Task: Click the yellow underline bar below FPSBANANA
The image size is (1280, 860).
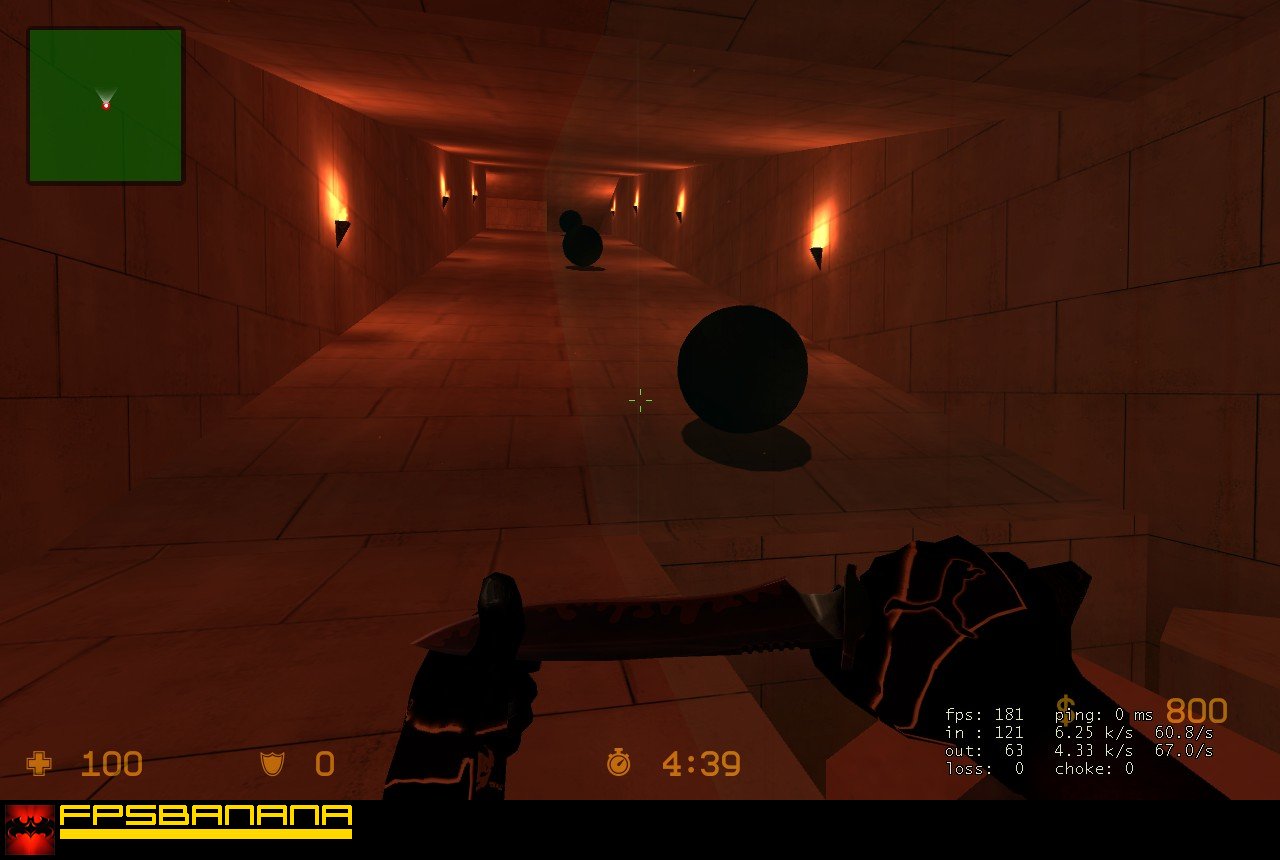Action: [205, 836]
